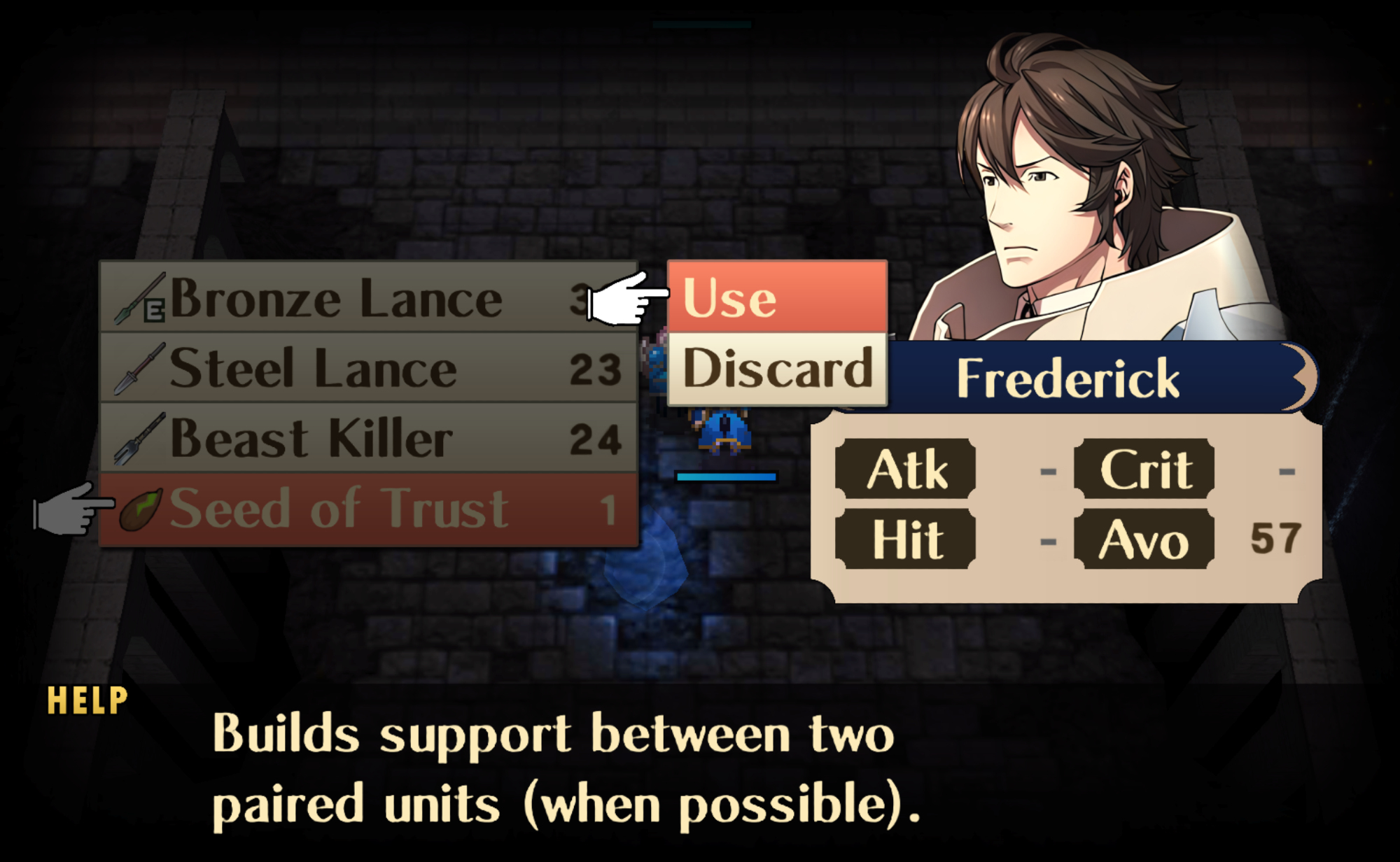The height and width of the screenshot is (862, 1400).
Task: Choose the Beast Killer lance
Action: (367, 439)
